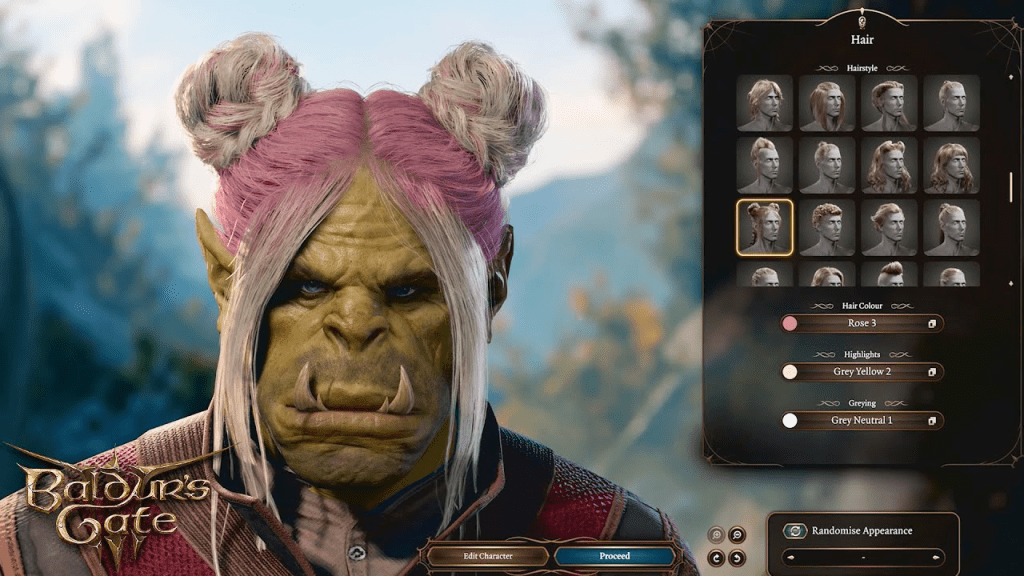The height and width of the screenshot is (576, 1024).
Task: Click the right arrow under Randomise Appearance
Action: pos(937,557)
